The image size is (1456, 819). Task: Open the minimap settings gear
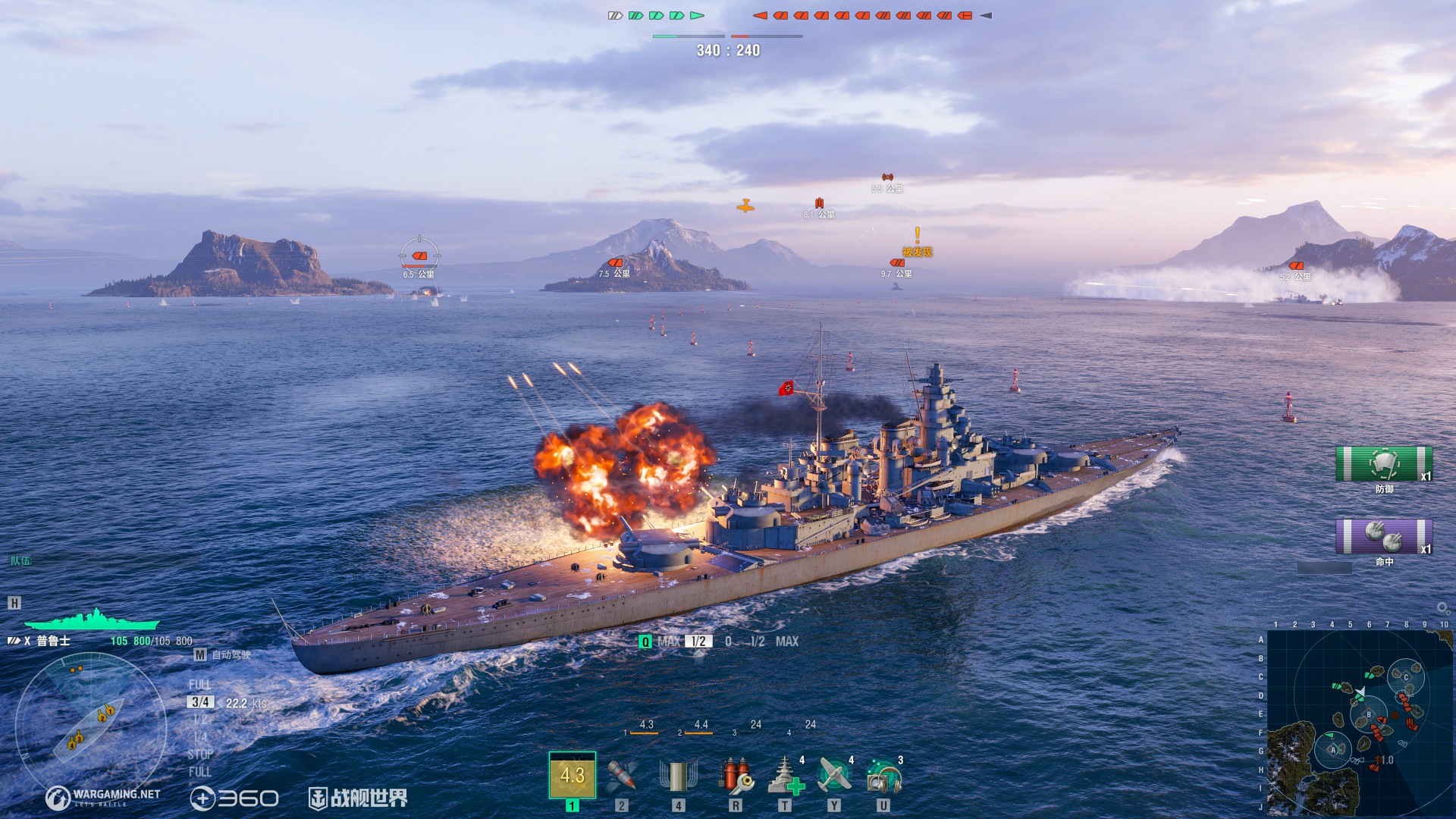coord(1442,608)
